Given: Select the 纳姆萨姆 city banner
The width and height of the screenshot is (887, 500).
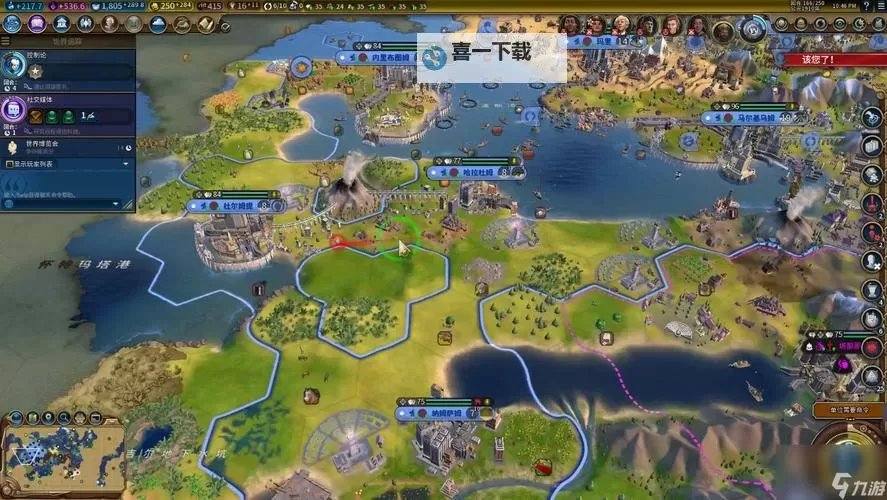Looking at the screenshot, I should pyautogui.click(x=447, y=412).
